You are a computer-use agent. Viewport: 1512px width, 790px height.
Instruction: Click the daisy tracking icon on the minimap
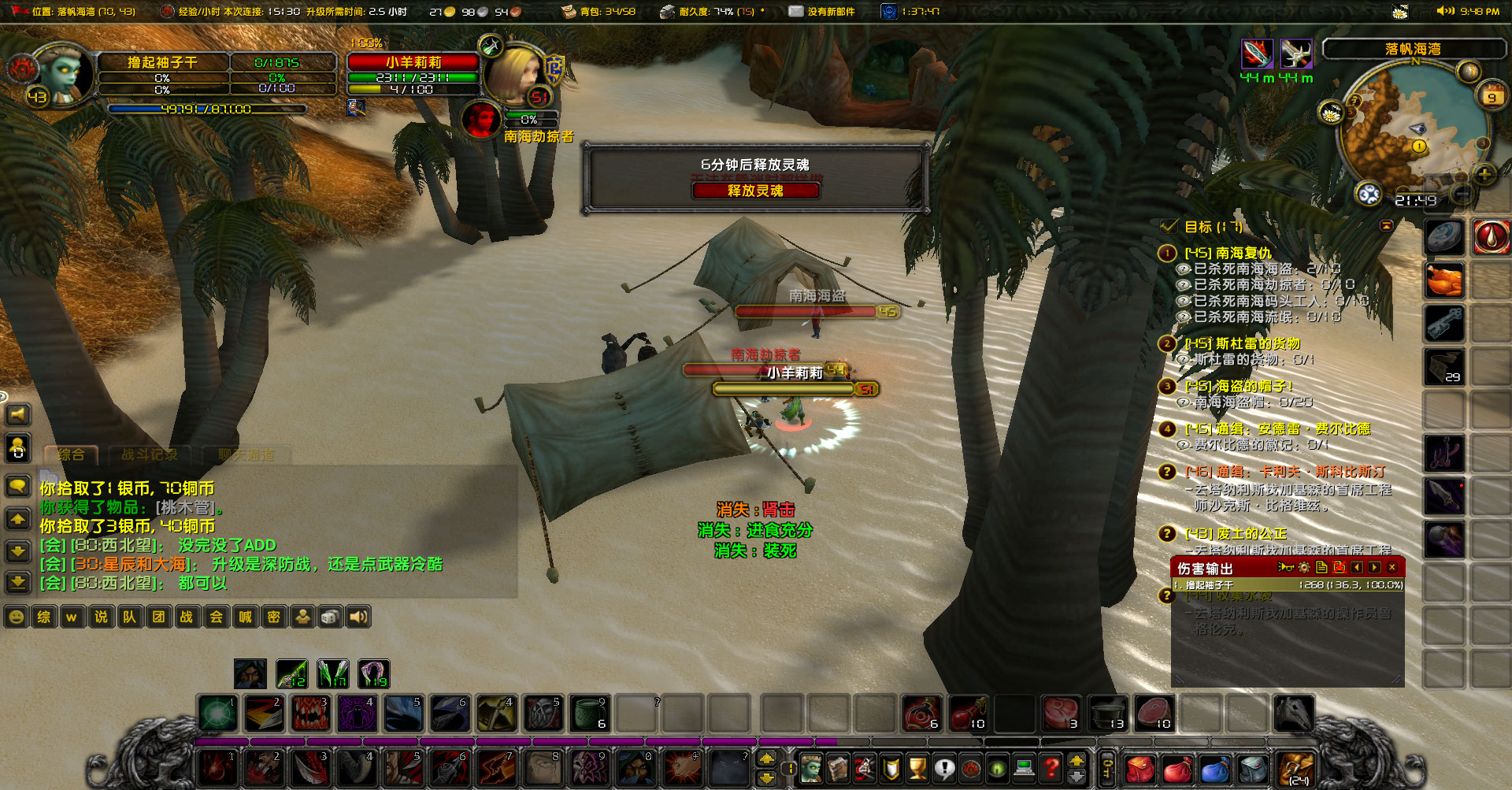[x=1331, y=113]
